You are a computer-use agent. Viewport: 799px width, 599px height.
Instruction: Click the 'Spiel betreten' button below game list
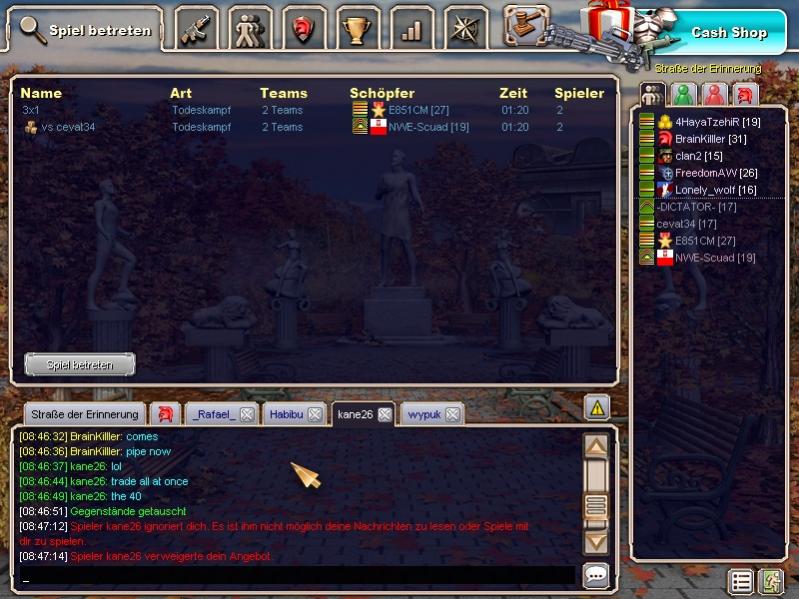point(80,364)
